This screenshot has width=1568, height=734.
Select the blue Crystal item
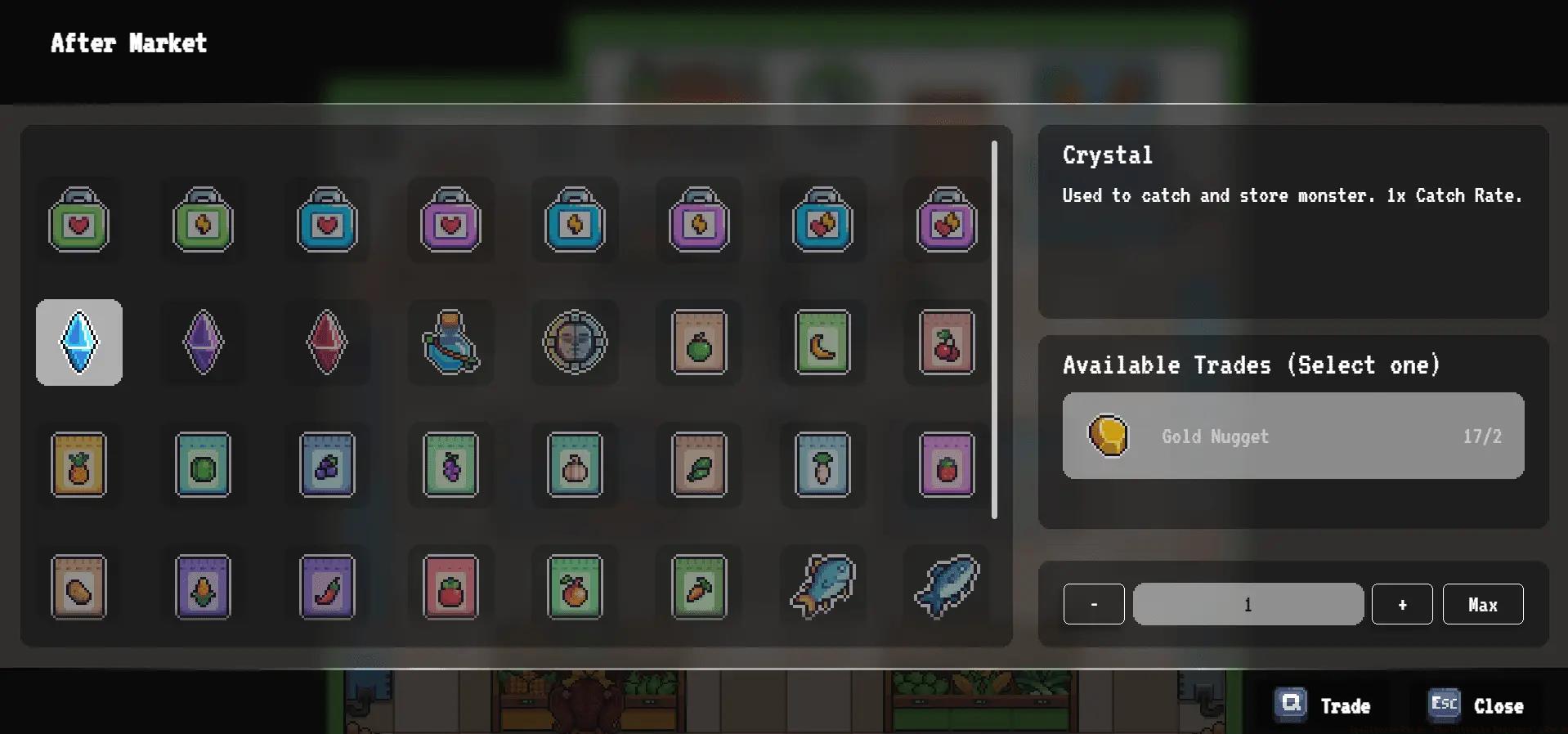(79, 342)
